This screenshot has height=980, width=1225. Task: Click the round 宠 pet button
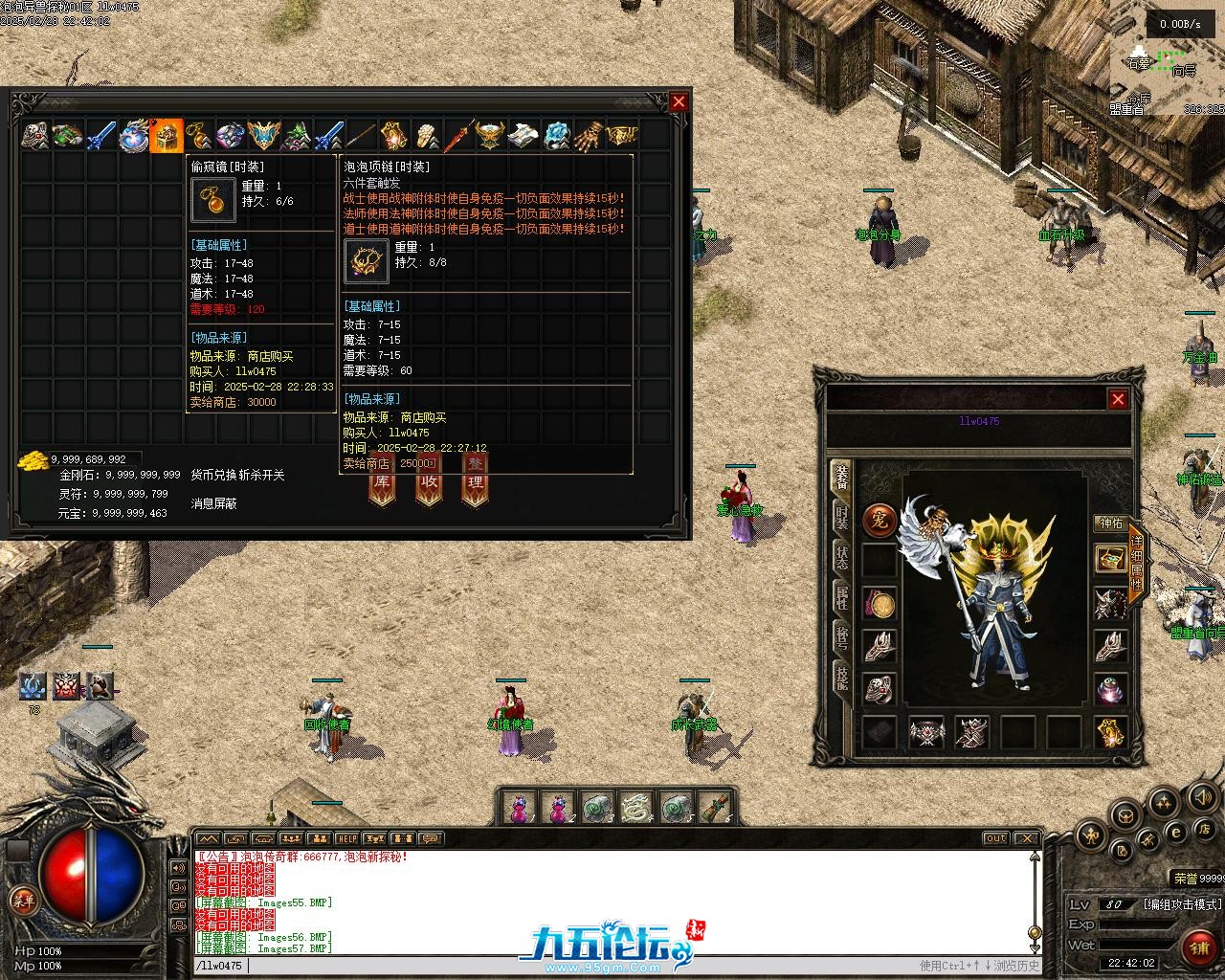tap(880, 520)
